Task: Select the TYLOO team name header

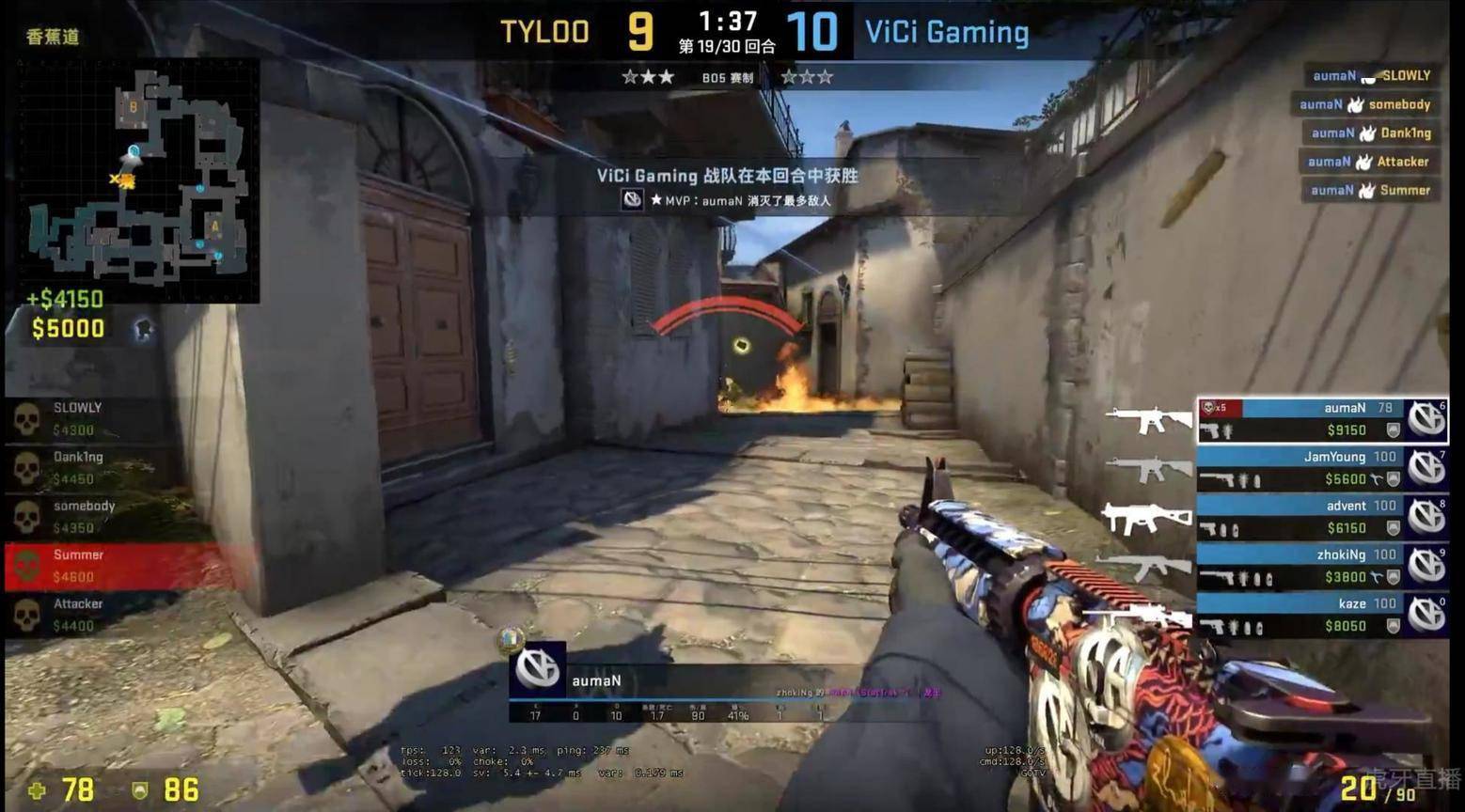Action: 543,31
